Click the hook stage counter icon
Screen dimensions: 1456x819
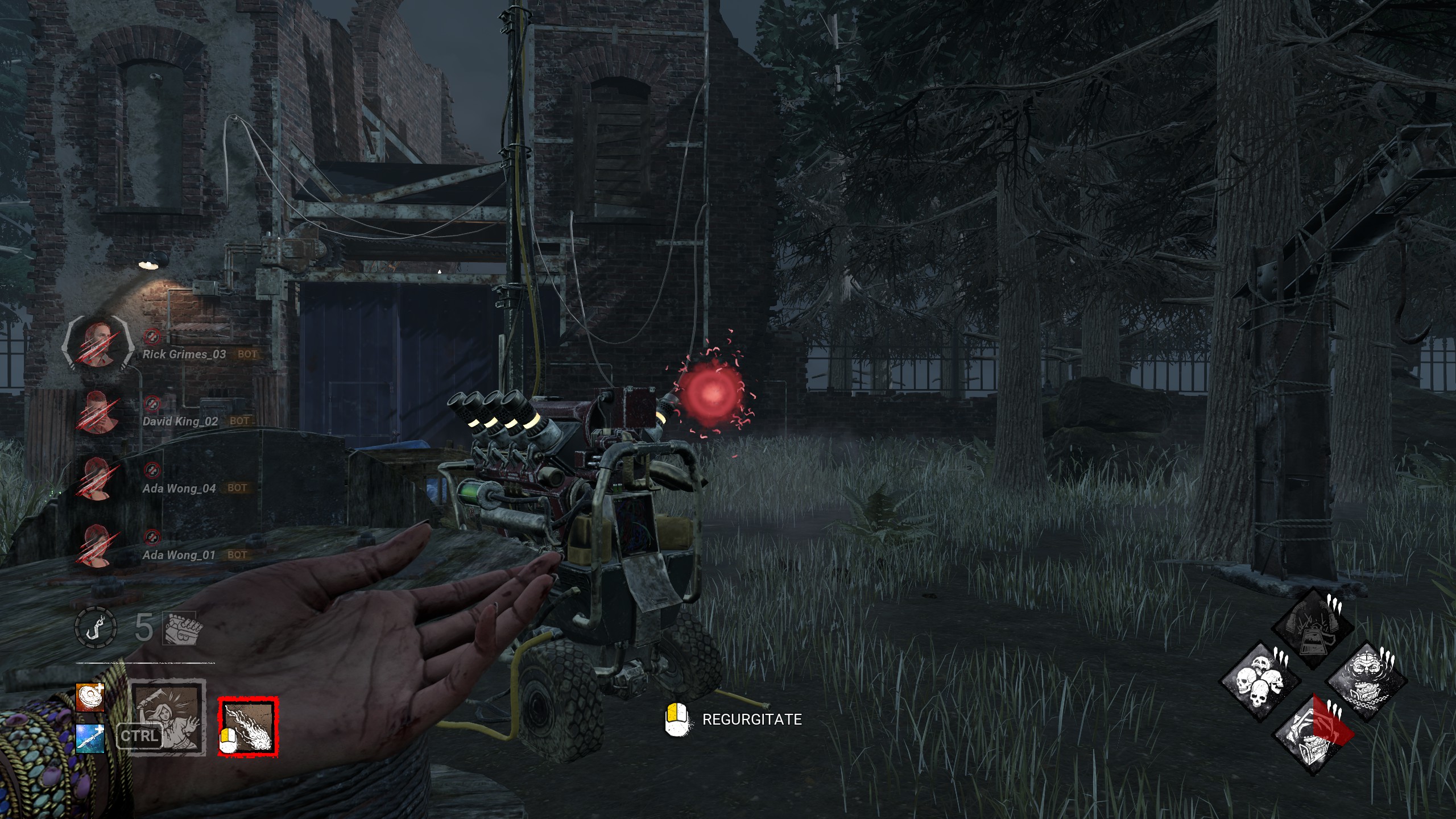[96, 628]
